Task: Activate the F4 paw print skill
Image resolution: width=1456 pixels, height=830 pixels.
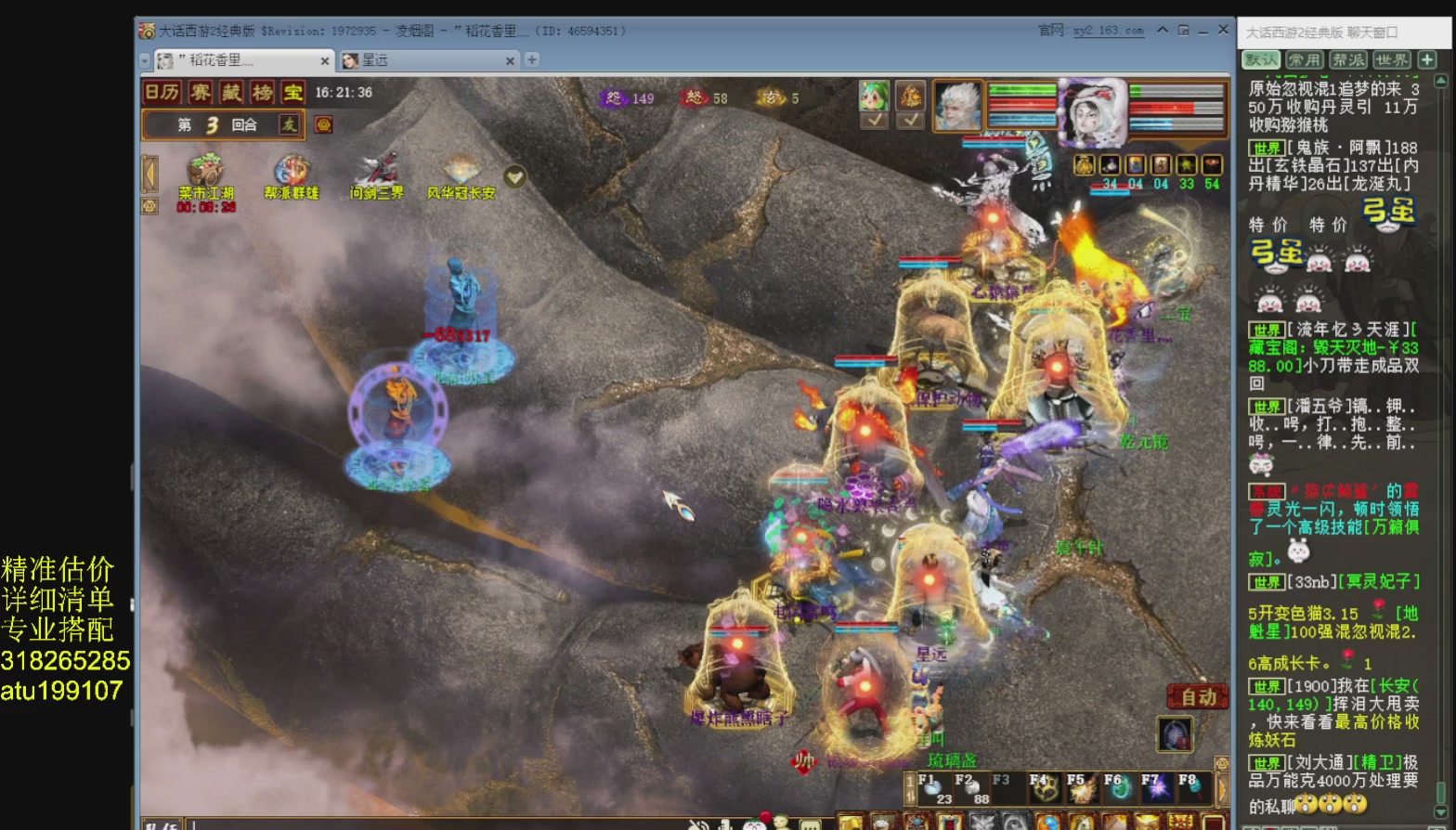Action: coord(1045,789)
